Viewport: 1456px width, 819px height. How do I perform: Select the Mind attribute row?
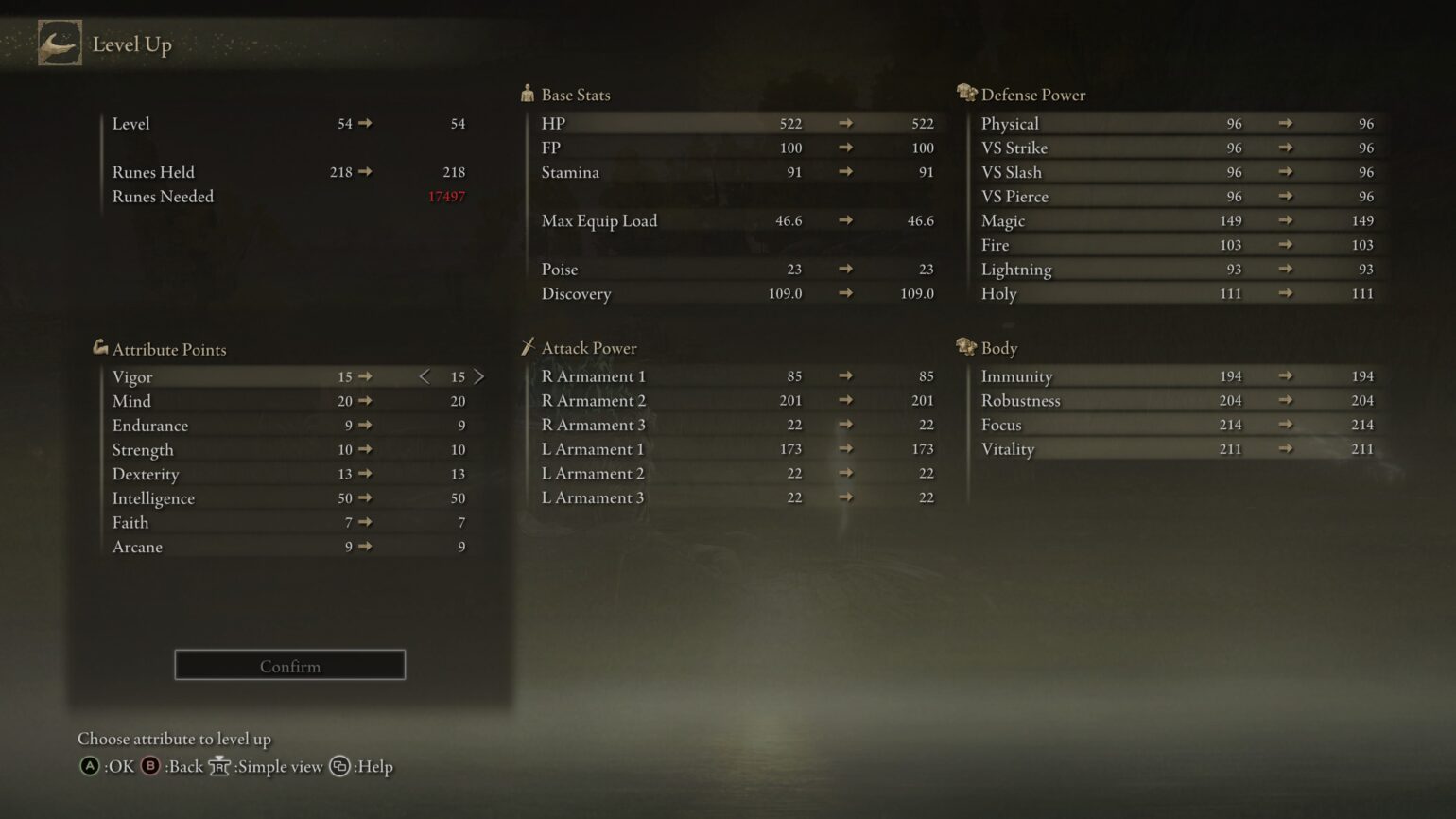[265, 401]
